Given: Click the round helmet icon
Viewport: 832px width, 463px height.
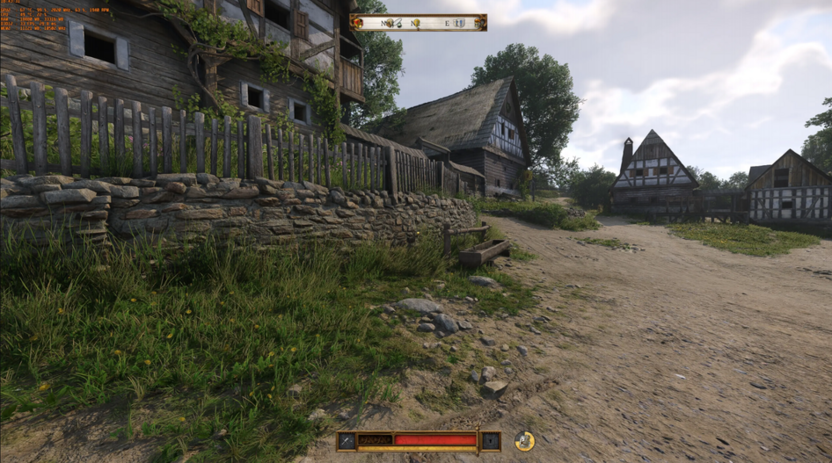Looking at the screenshot, I should point(524,440).
